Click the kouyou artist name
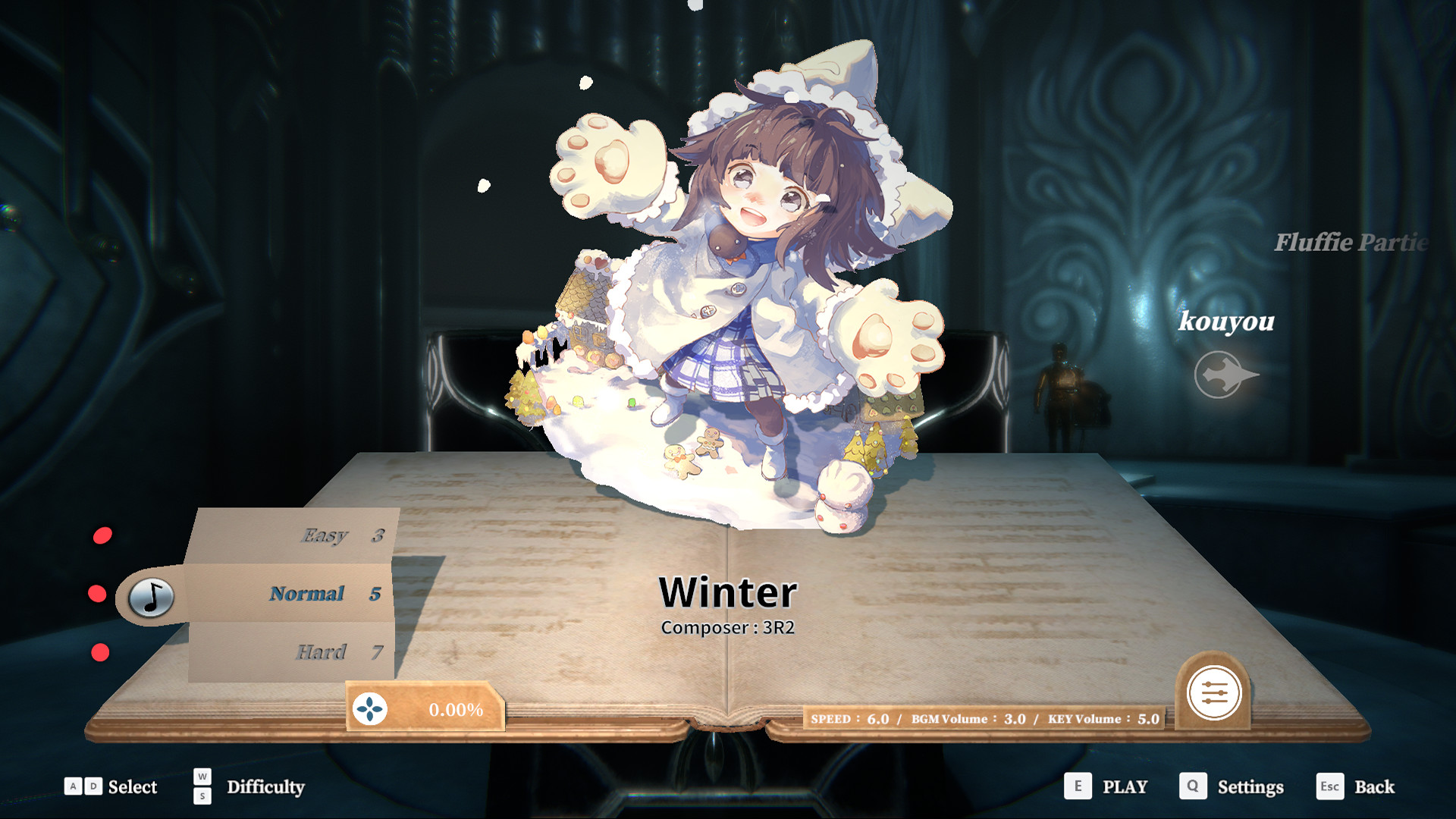 coord(1227,324)
